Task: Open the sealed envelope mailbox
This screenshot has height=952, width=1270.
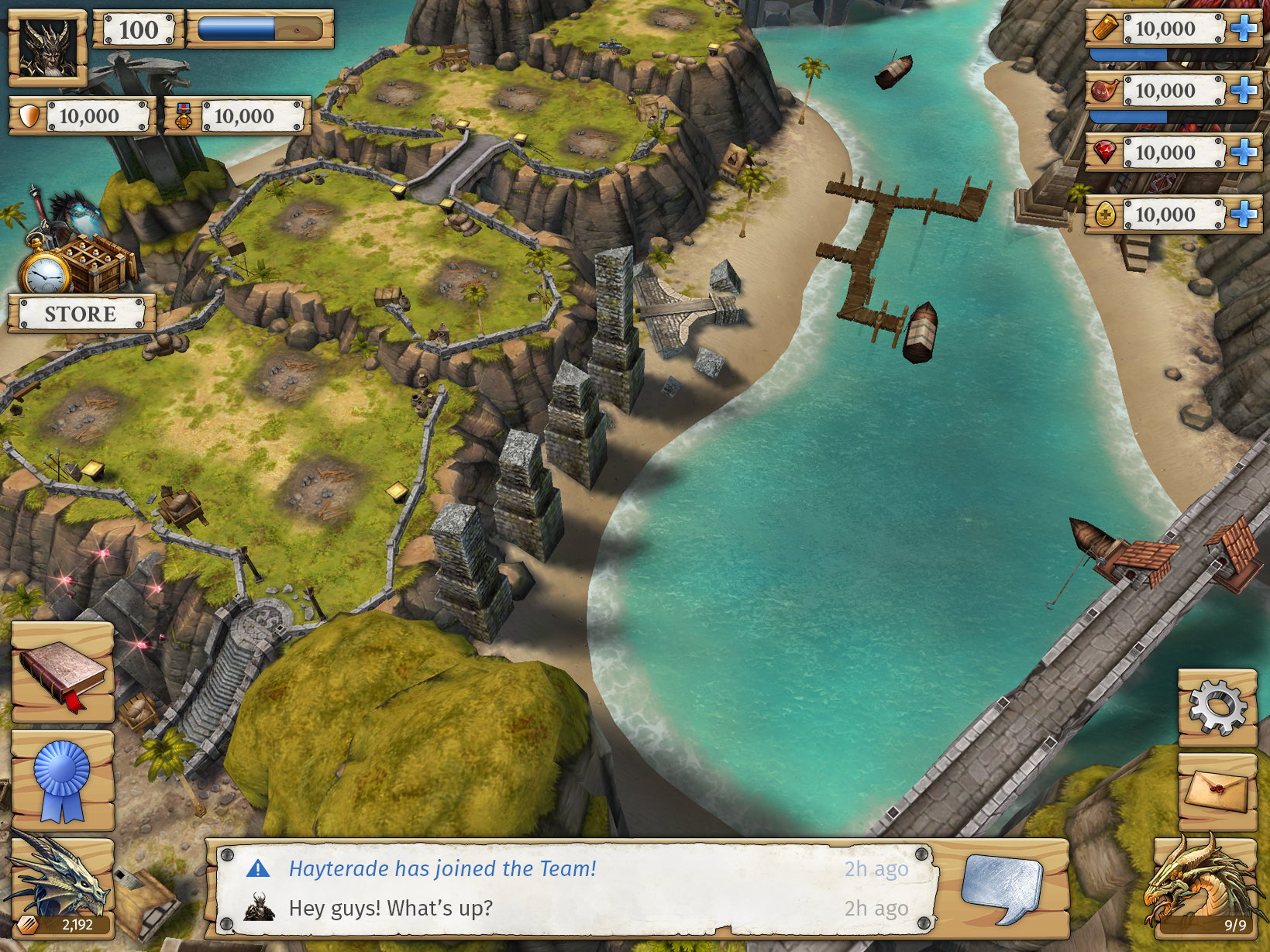Action: pos(1217,792)
